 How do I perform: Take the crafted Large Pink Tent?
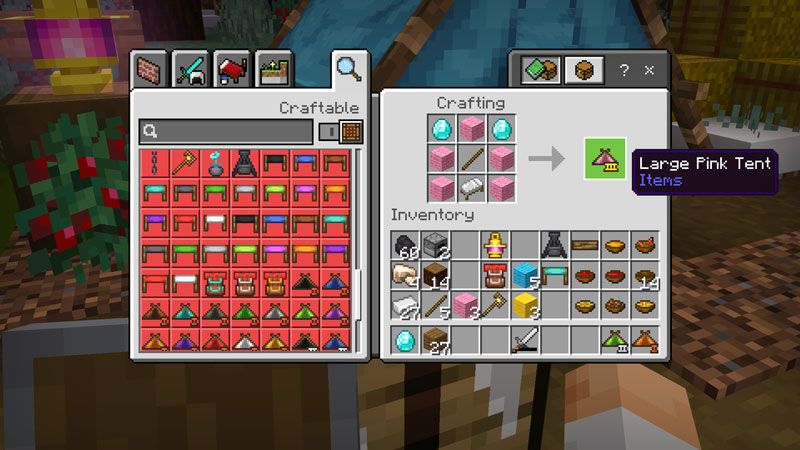(x=605, y=159)
